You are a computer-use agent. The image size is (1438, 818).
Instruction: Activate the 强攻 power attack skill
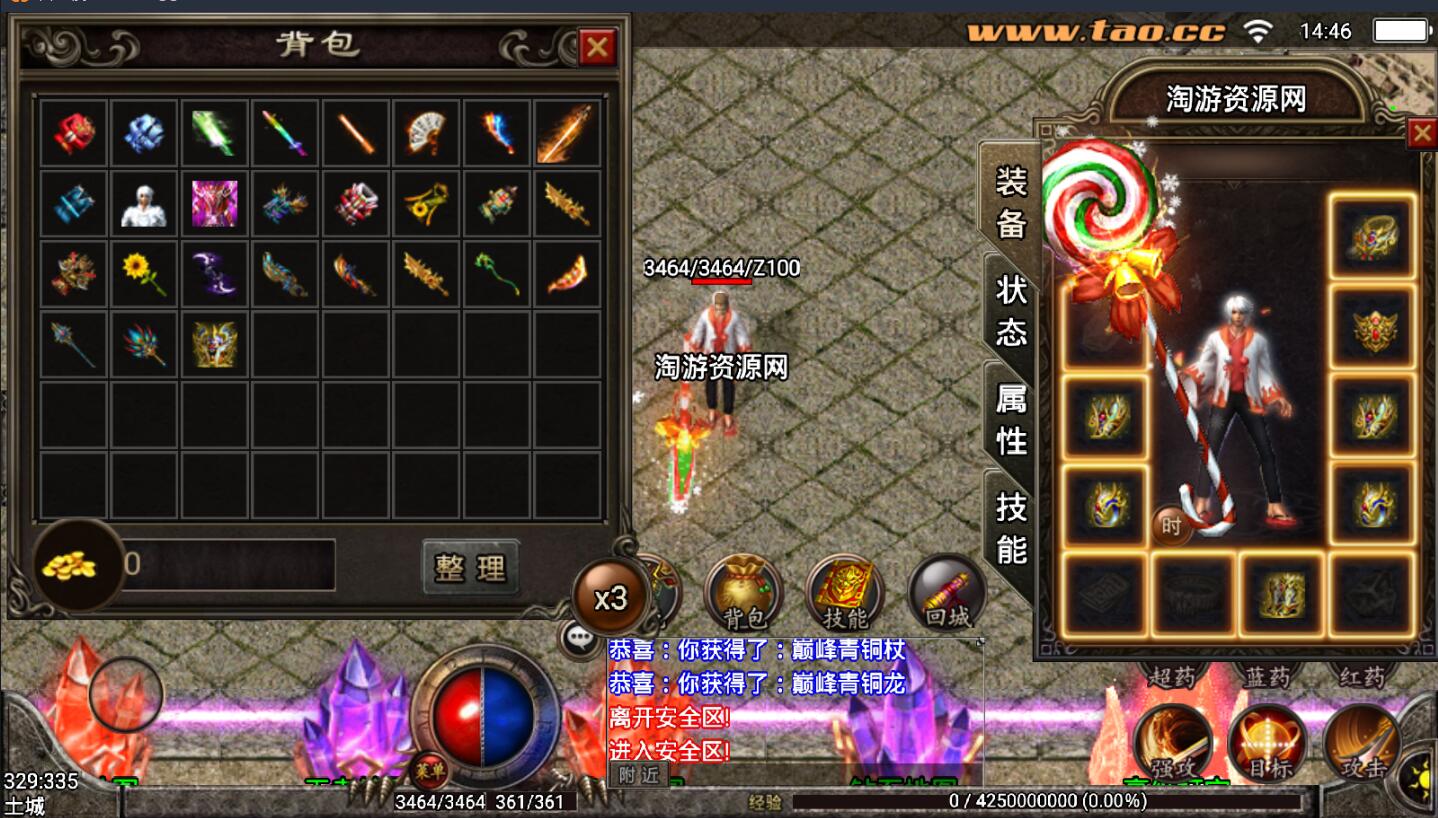click(x=1173, y=743)
